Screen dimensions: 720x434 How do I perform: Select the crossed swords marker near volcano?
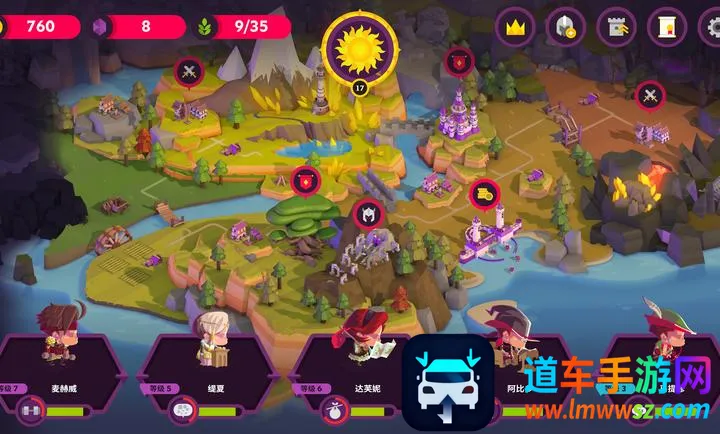650,96
